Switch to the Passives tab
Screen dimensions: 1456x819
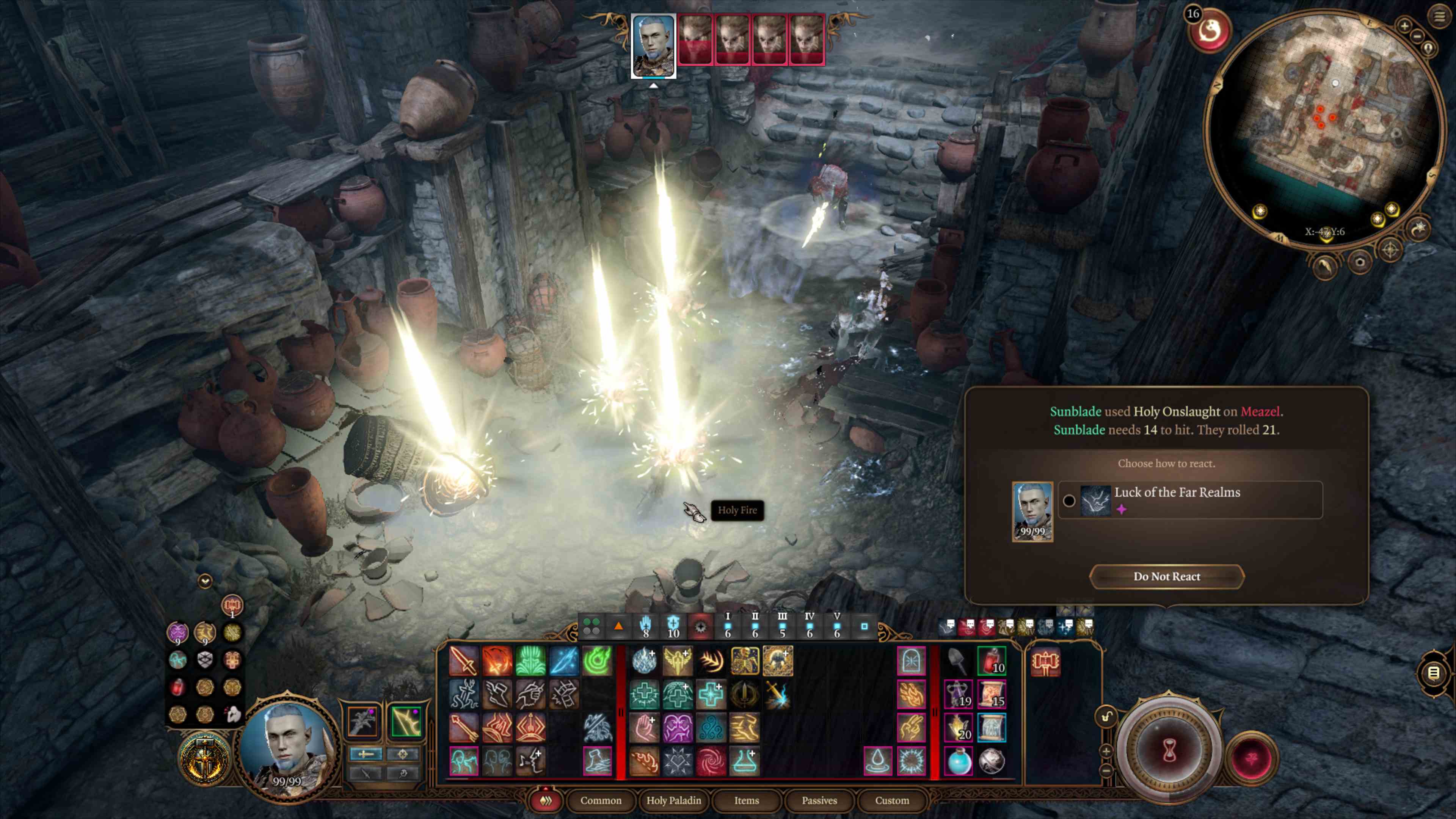tap(819, 800)
